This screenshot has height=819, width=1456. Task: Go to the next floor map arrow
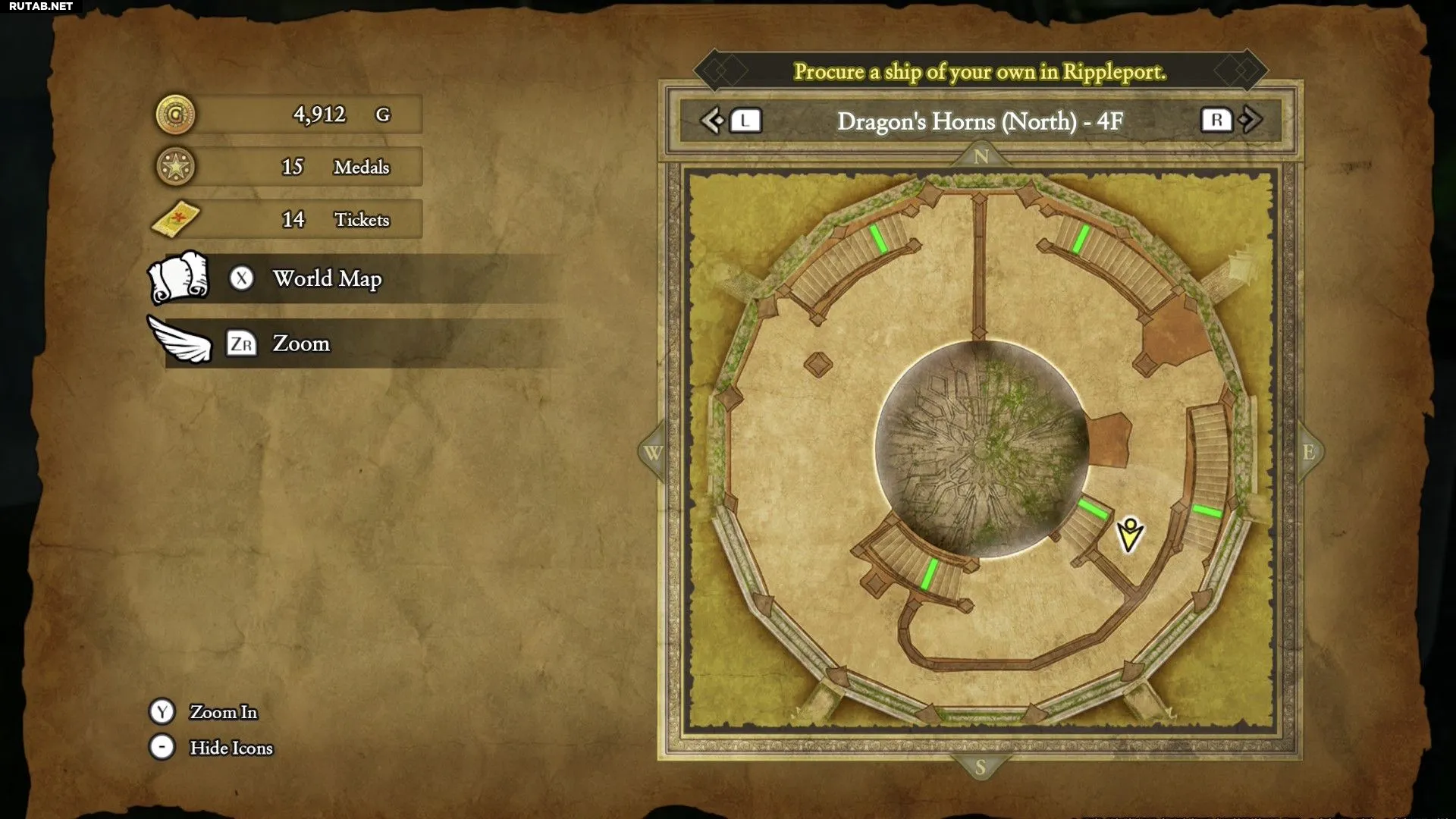1251,120
